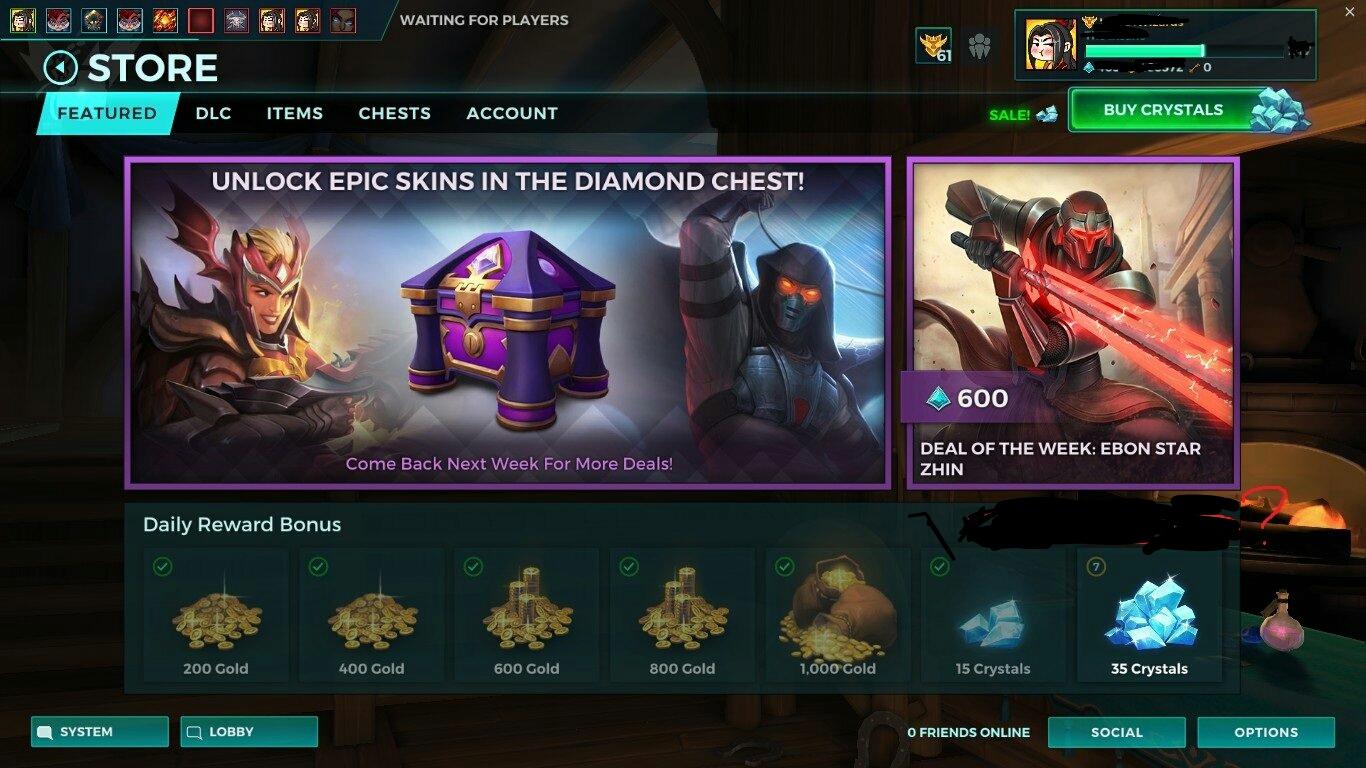Switch to the CHESTS tab
Viewport: 1366px width, 768px height.
click(x=394, y=113)
